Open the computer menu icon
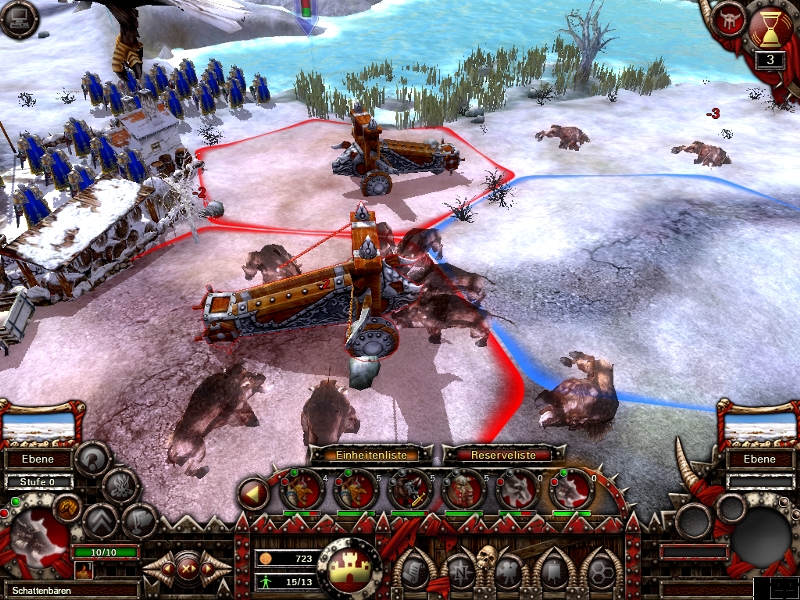 click(18, 19)
